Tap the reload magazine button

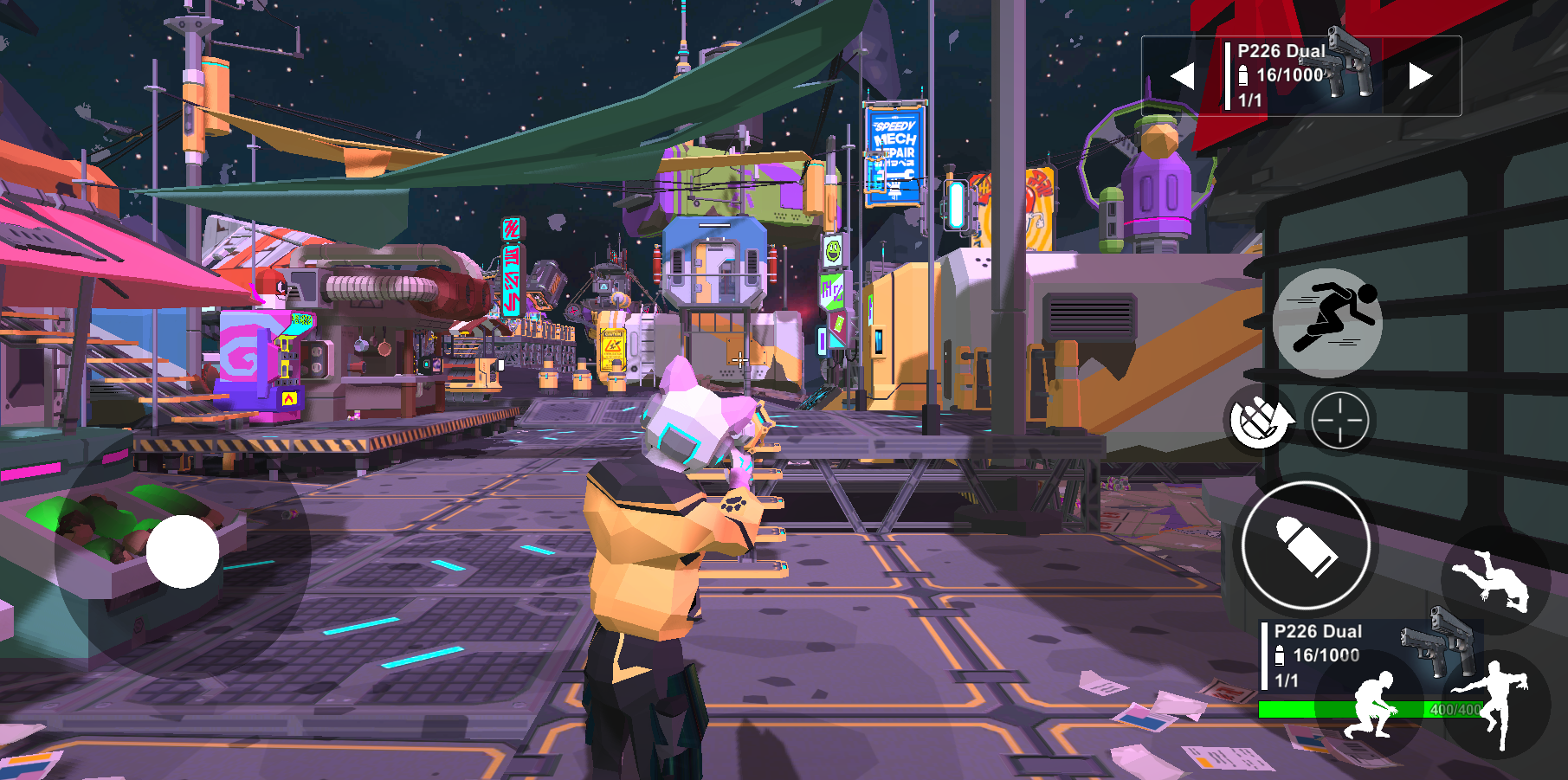tap(1259, 420)
